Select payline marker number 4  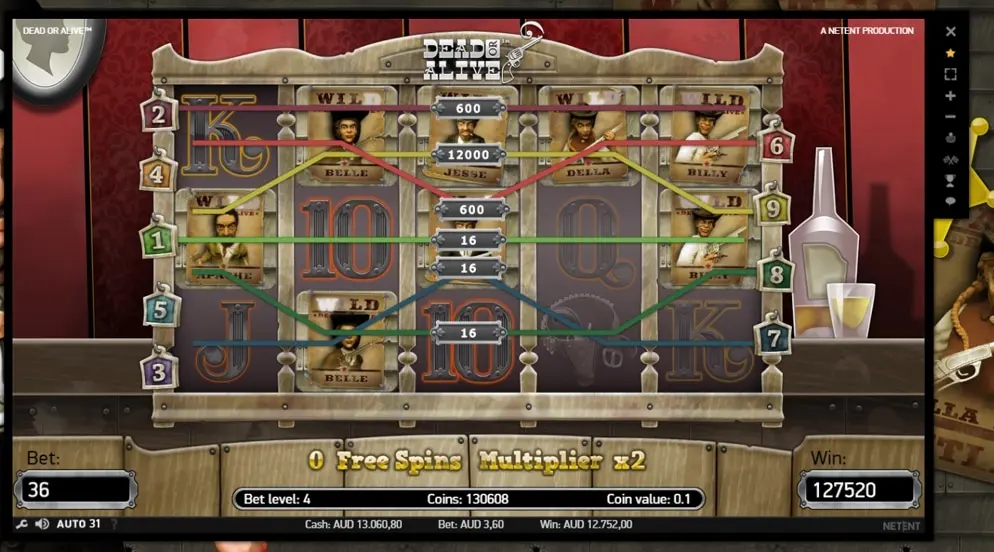pyautogui.click(x=158, y=171)
